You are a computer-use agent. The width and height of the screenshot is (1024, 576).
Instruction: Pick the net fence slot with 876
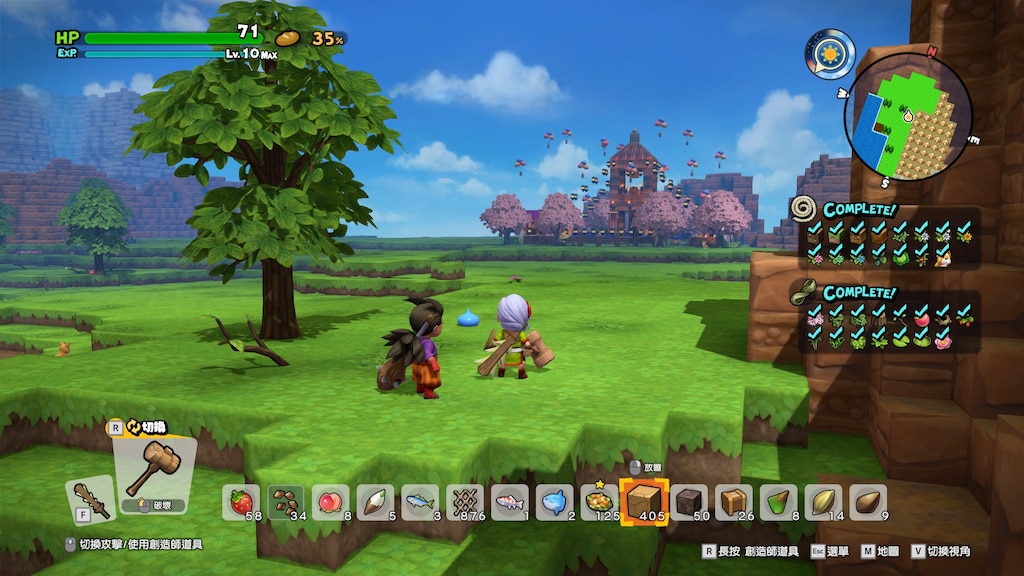[465, 501]
